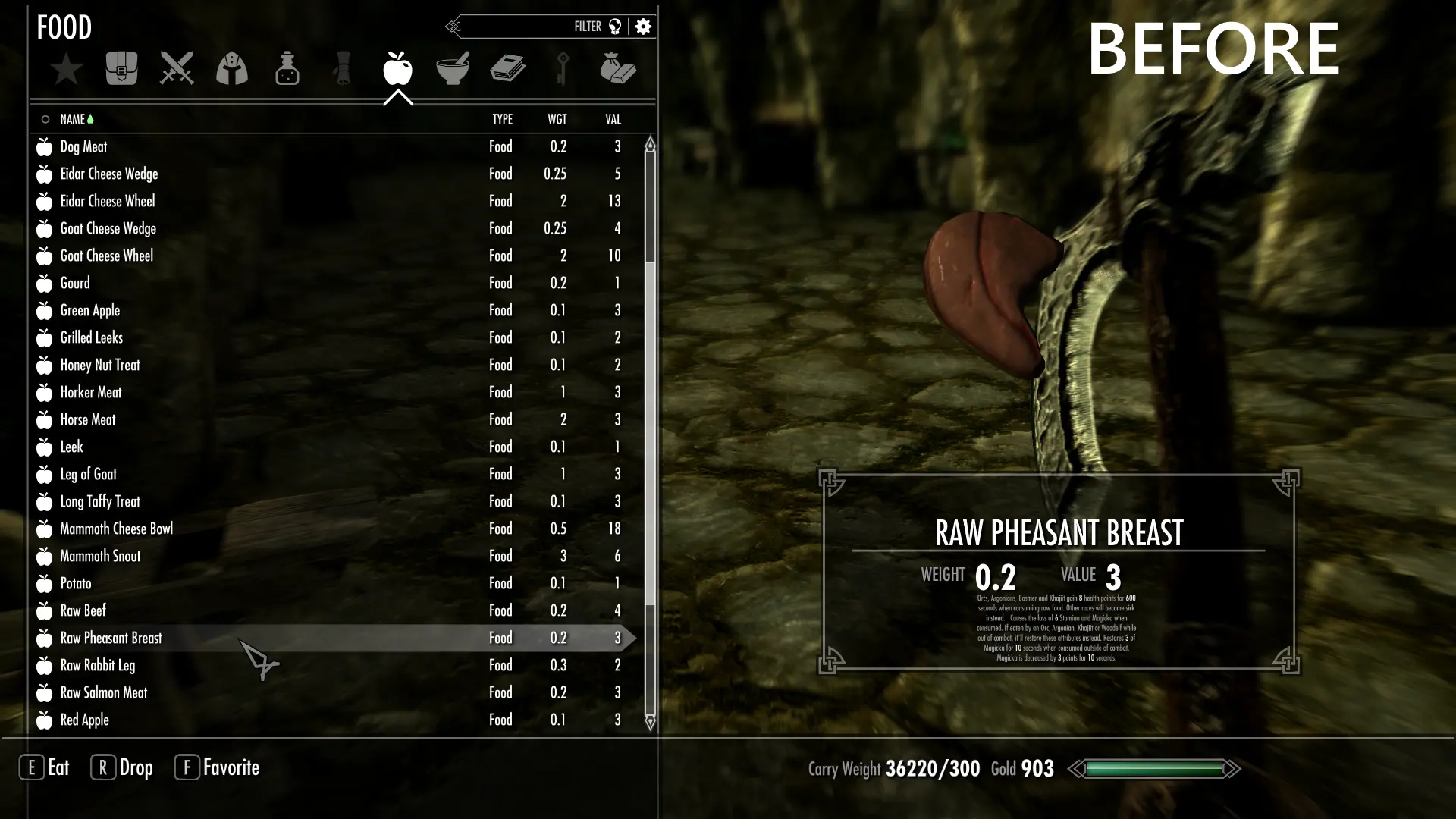The image size is (1456, 819).
Task: Switch to the Books tab
Action: [507, 68]
